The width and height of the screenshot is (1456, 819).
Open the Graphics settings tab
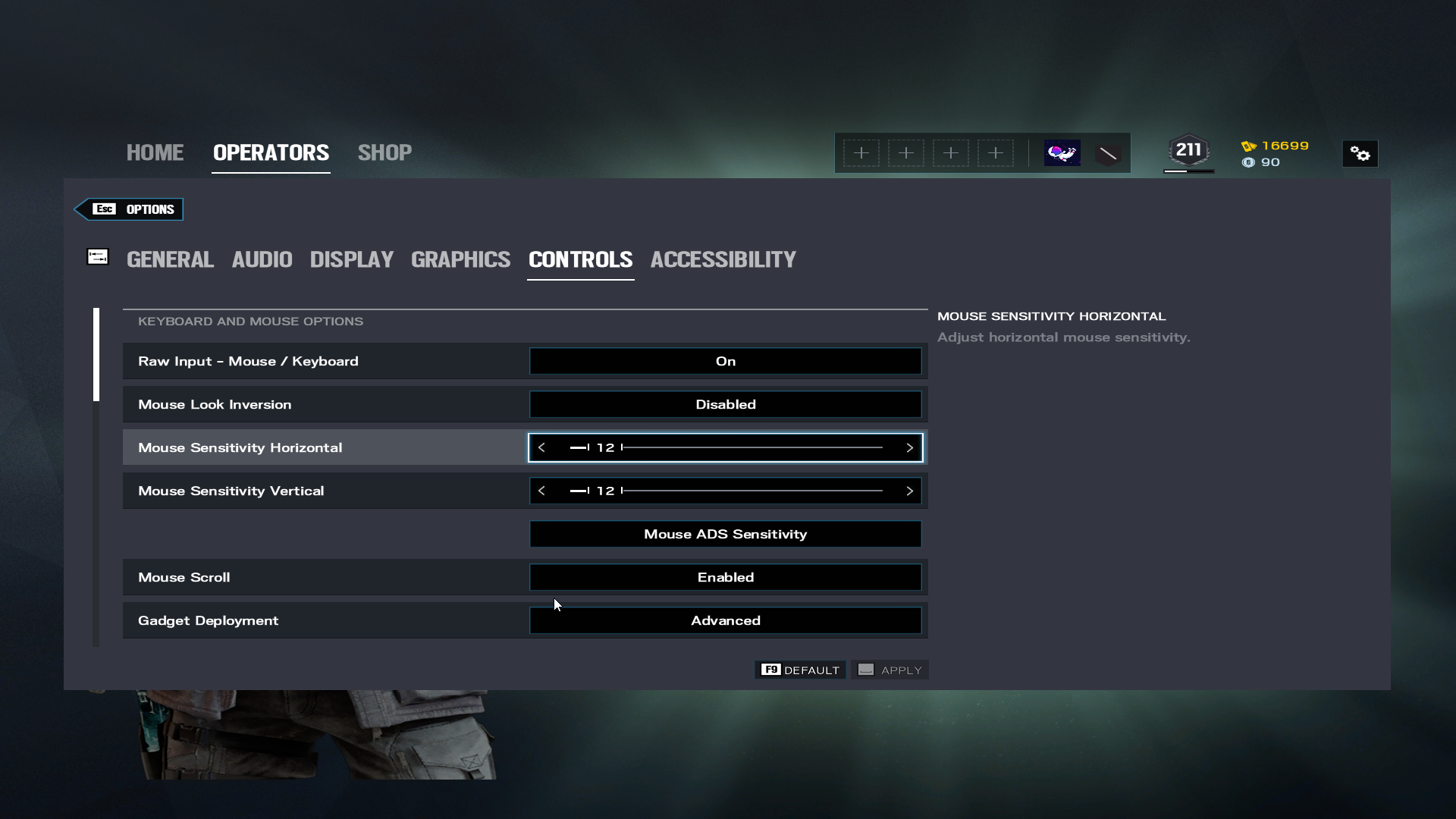(460, 259)
